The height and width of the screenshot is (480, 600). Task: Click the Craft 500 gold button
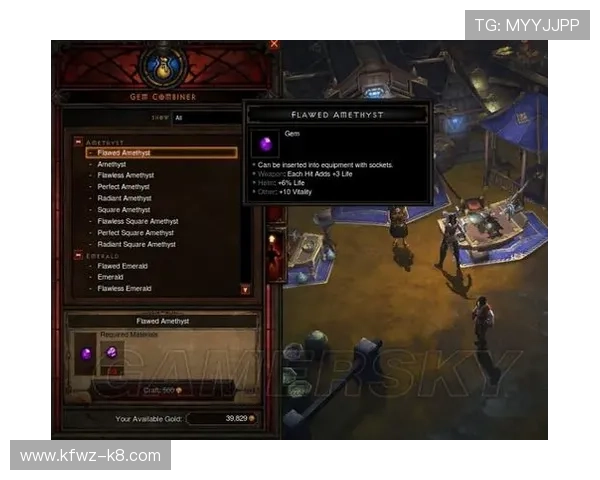point(162,389)
